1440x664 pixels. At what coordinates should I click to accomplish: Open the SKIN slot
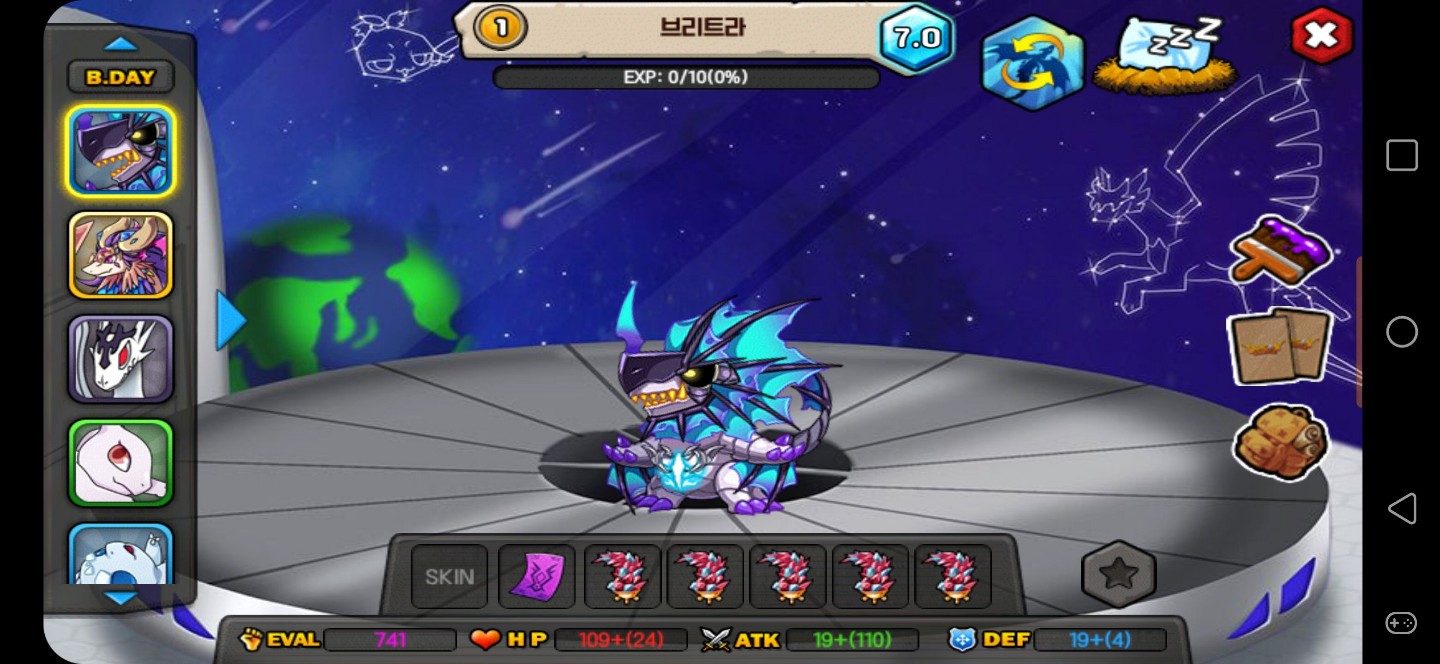[450, 577]
